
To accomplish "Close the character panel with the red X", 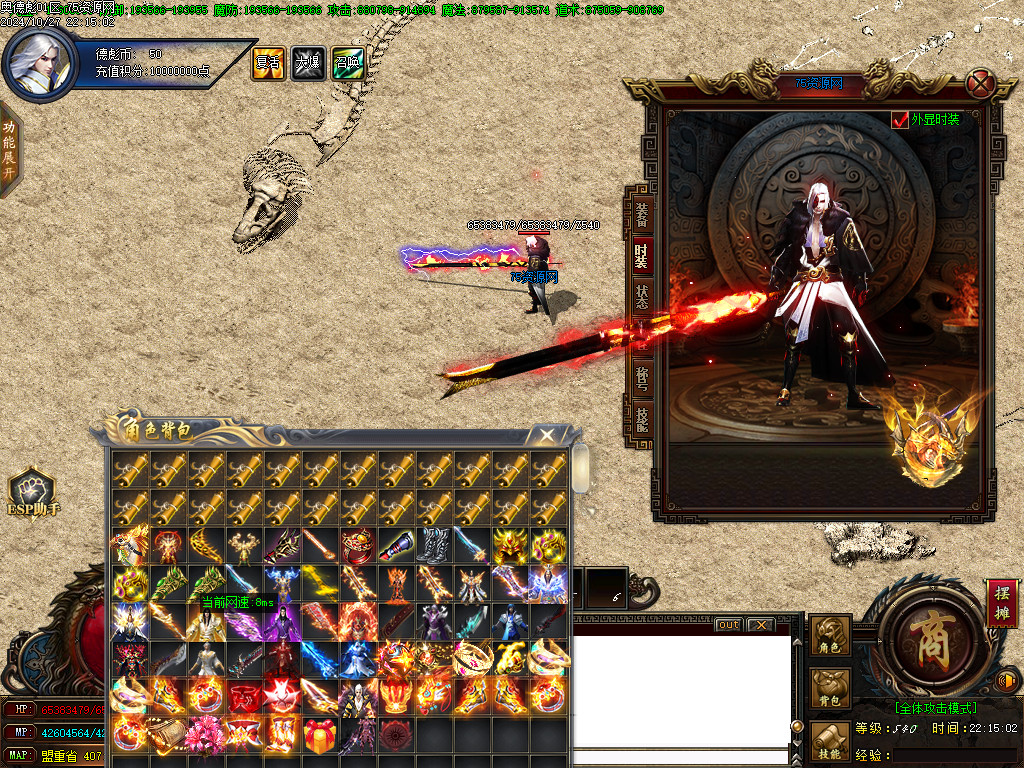I will (981, 83).
